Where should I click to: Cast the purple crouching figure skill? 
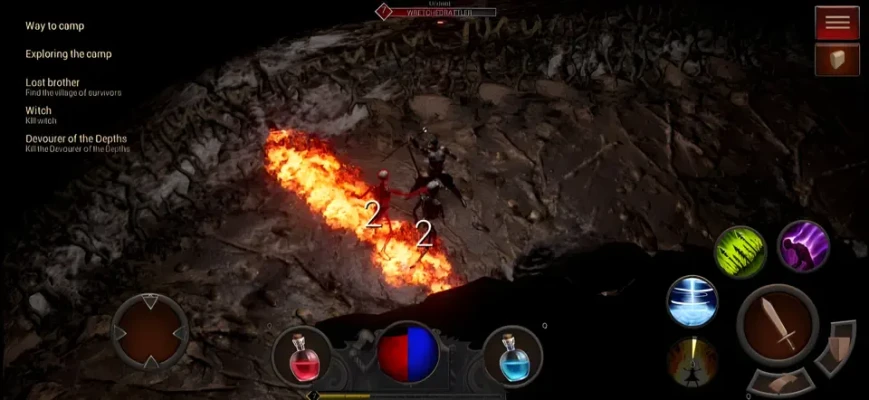803,246
